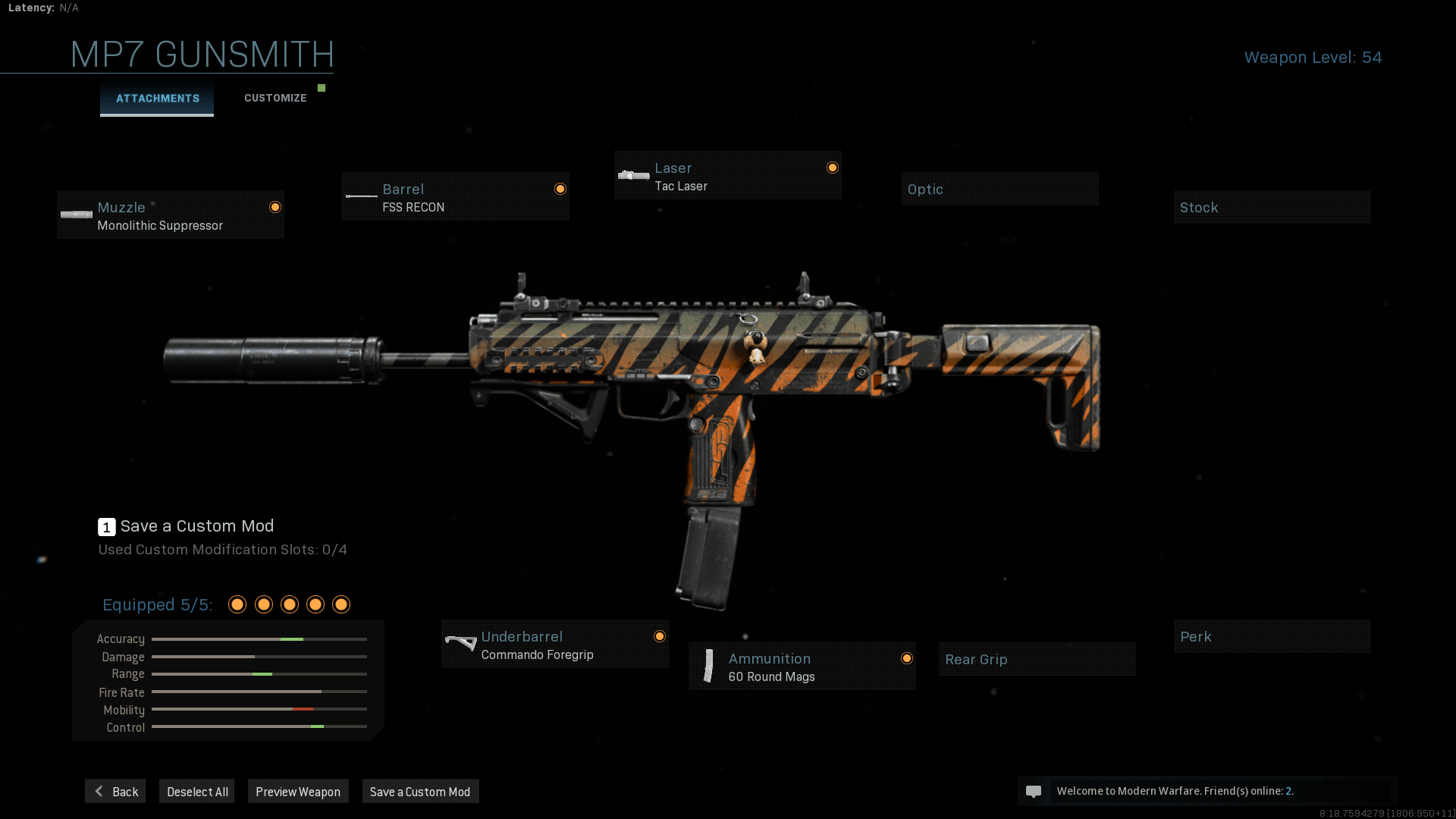Screen dimensions: 1456x819
Task: Click the 60 Round Mags ammunition icon
Action: pyautogui.click(x=708, y=667)
